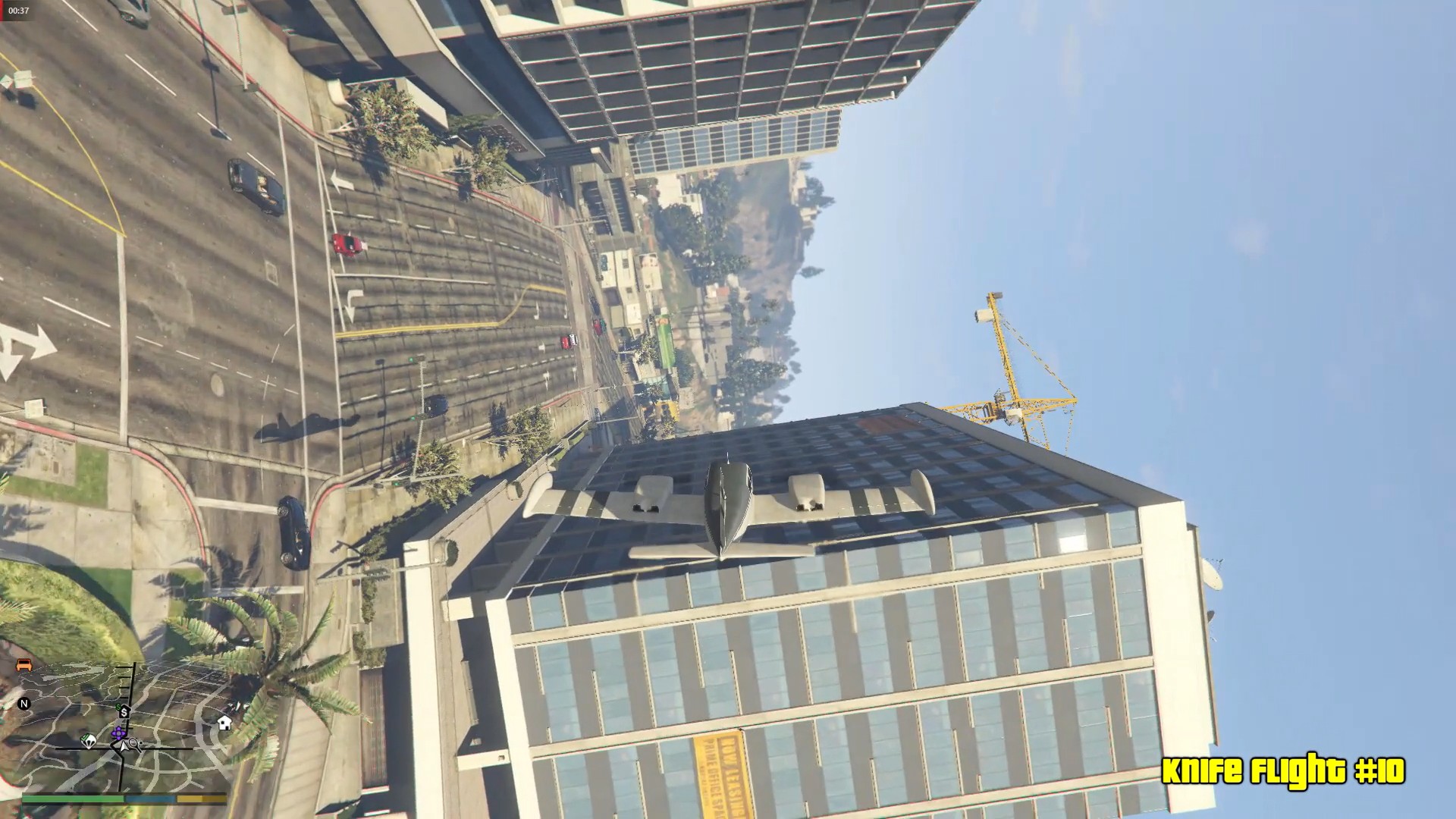Click the yellow special ability bar segment
This screenshot has width=1456, height=819.
click(201, 799)
